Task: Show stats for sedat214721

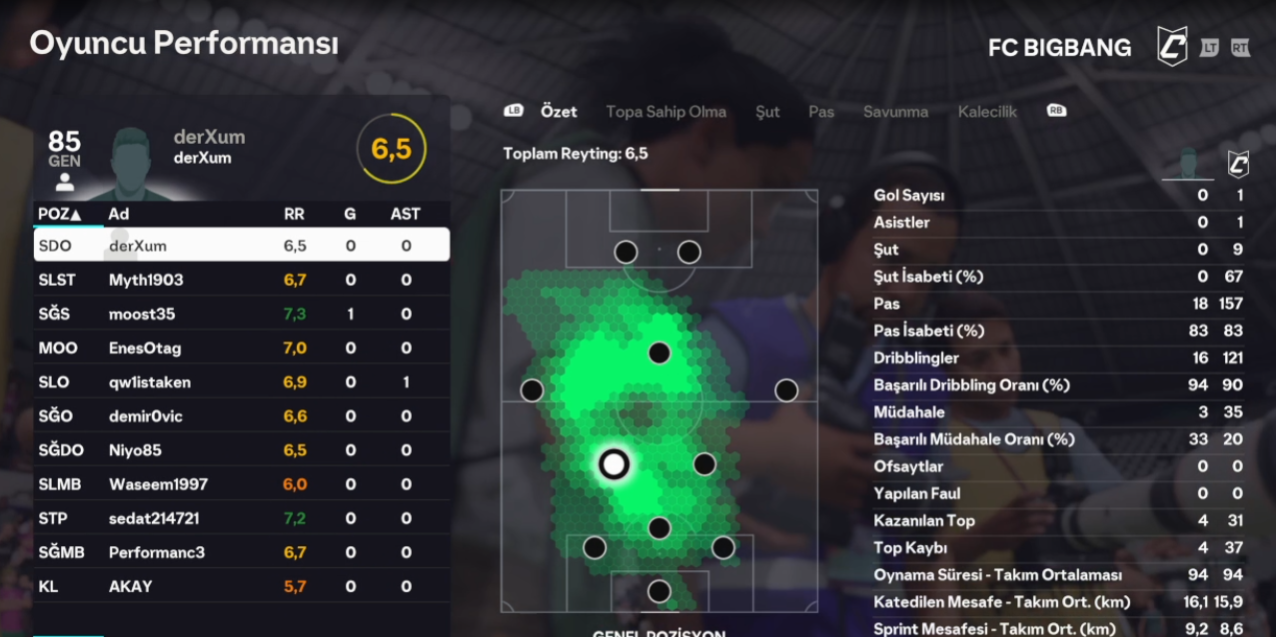Action: (x=240, y=518)
